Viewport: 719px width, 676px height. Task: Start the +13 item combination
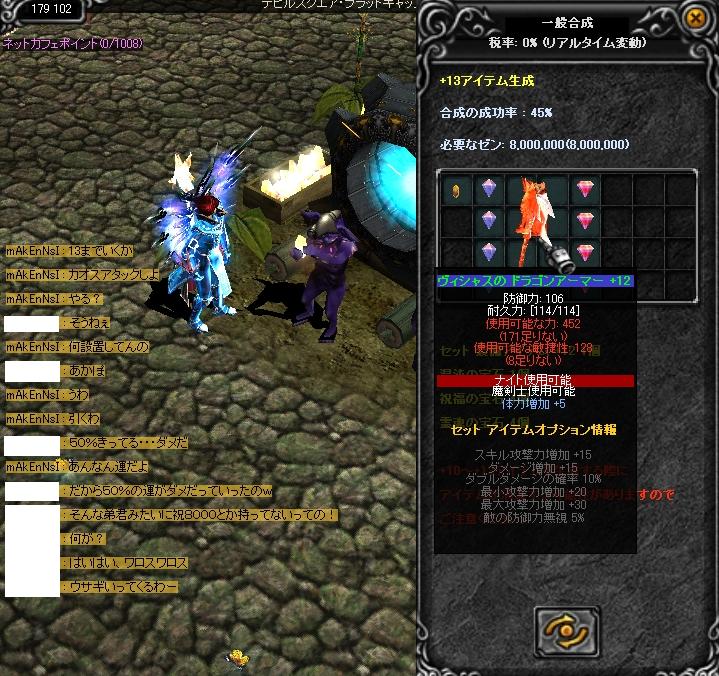[567, 628]
